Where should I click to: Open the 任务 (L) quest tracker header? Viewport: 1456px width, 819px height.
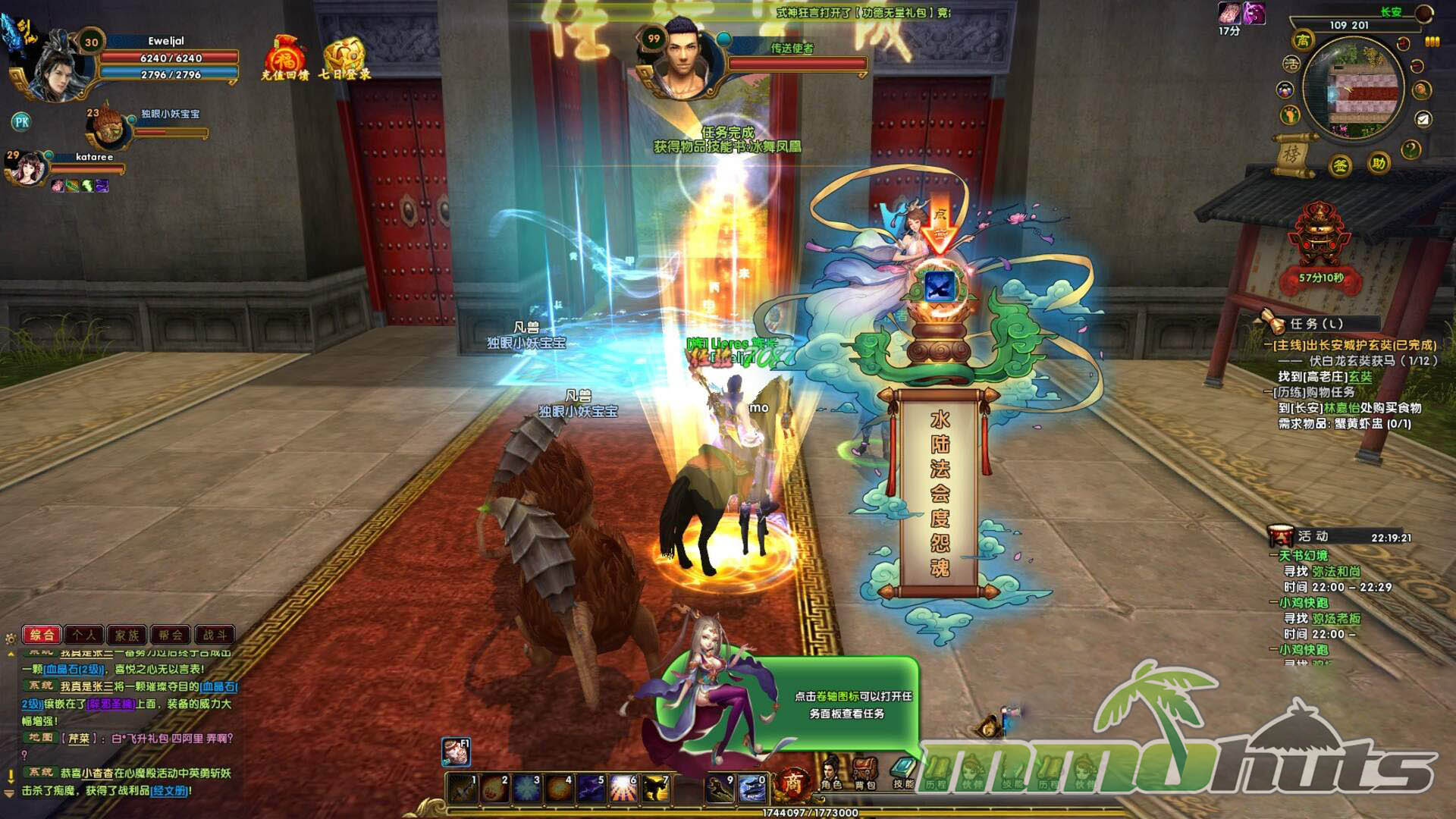(x=1316, y=324)
